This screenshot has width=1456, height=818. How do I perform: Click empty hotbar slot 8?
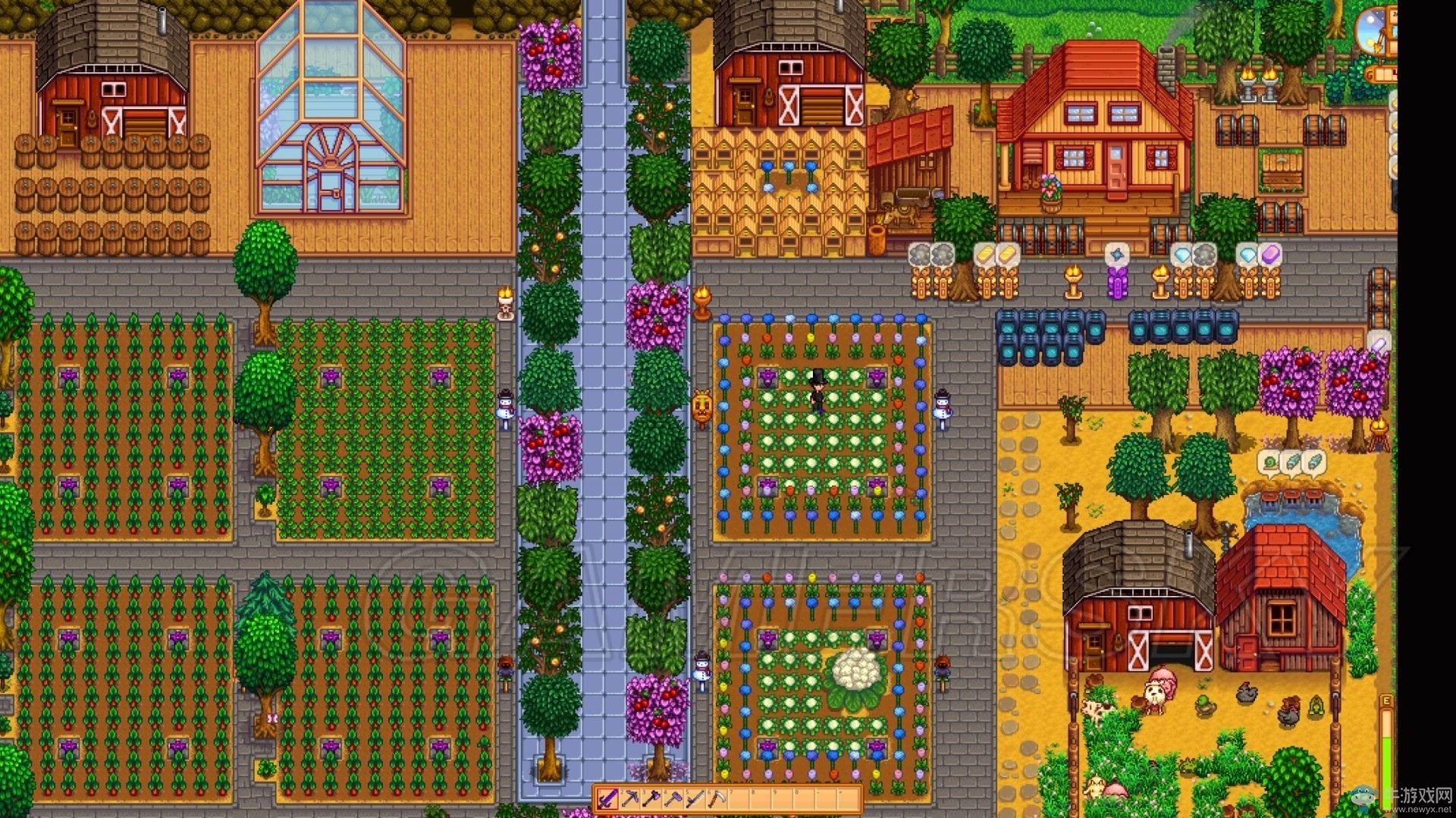point(761,800)
